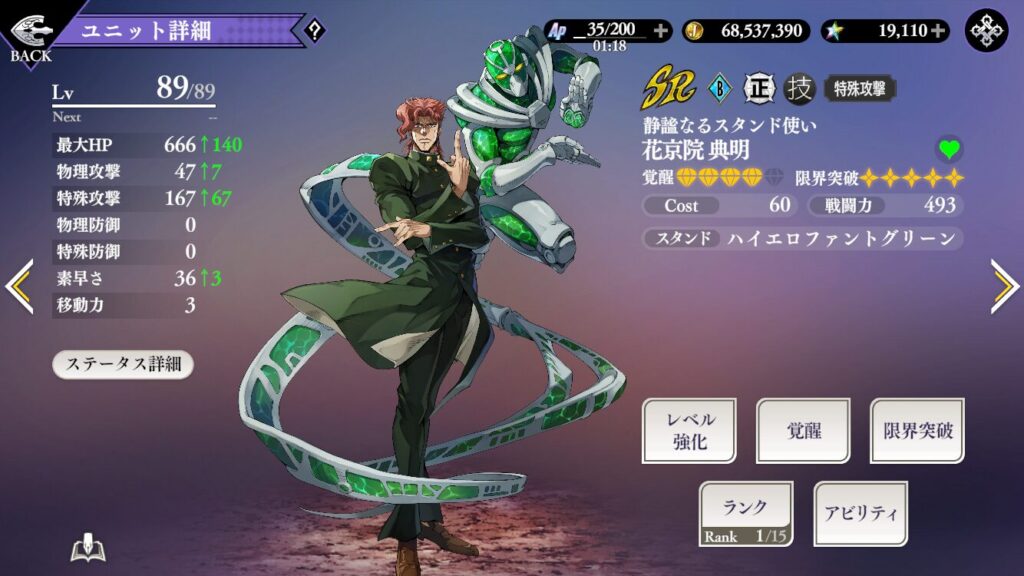This screenshot has height=576, width=1024.
Task: Add star gems with the plus button
Action: point(938,31)
